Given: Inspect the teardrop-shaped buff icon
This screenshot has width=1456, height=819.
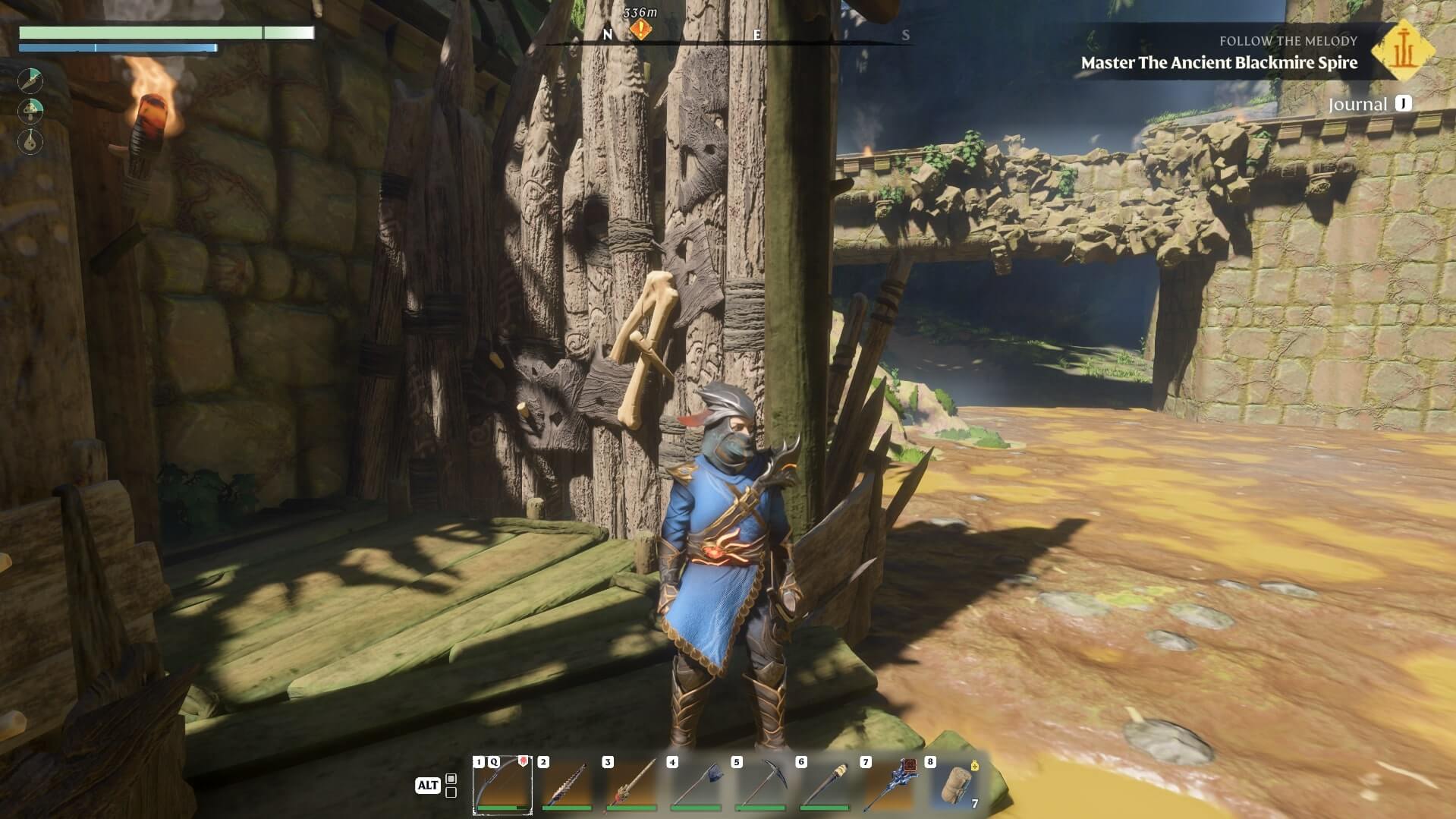Looking at the screenshot, I should tap(31, 142).
